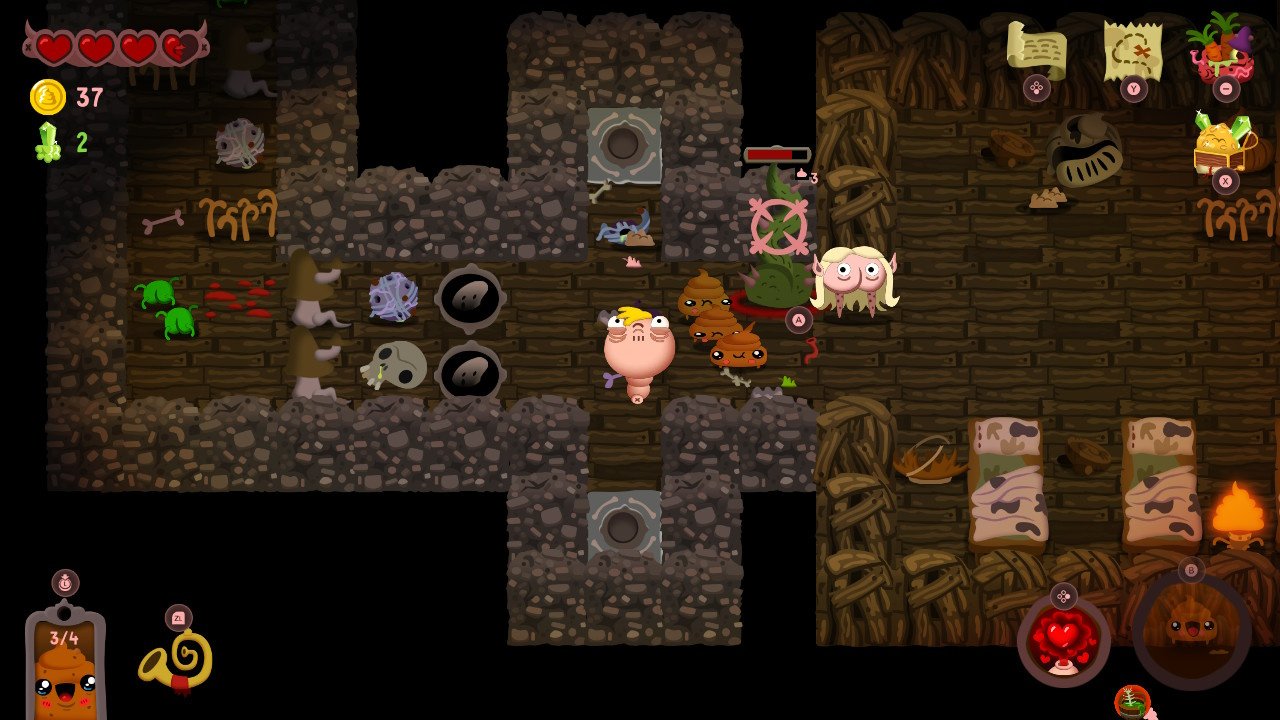Viewport: 1280px width, 720px height.
Task: Open the carrot and vegetable pile inventory
Action: tap(1224, 48)
